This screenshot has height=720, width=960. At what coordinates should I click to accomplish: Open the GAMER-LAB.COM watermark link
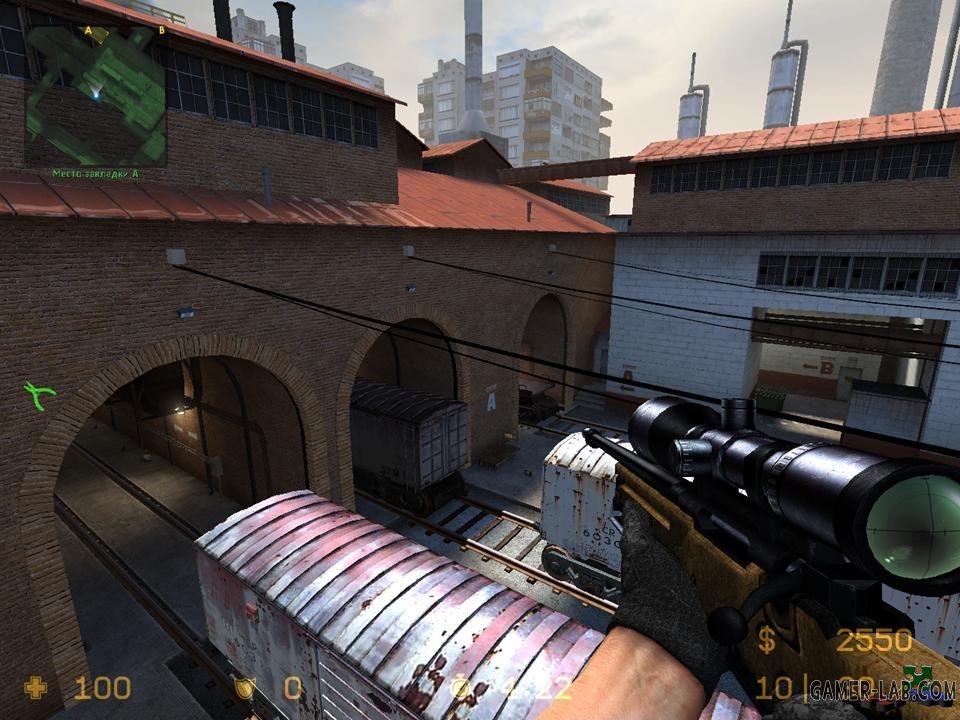(x=882, y=690)
